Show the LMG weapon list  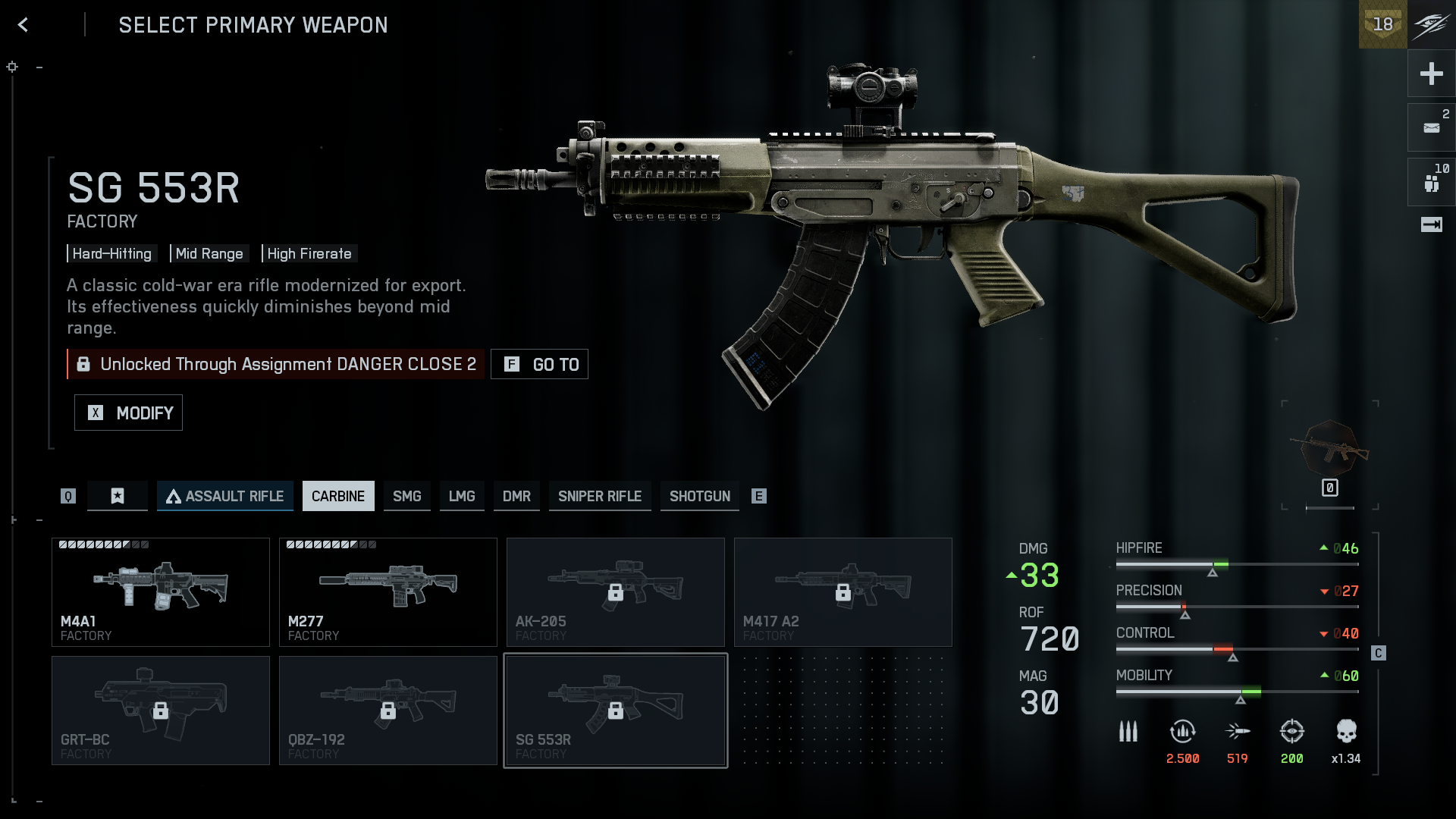coord(462,496)
